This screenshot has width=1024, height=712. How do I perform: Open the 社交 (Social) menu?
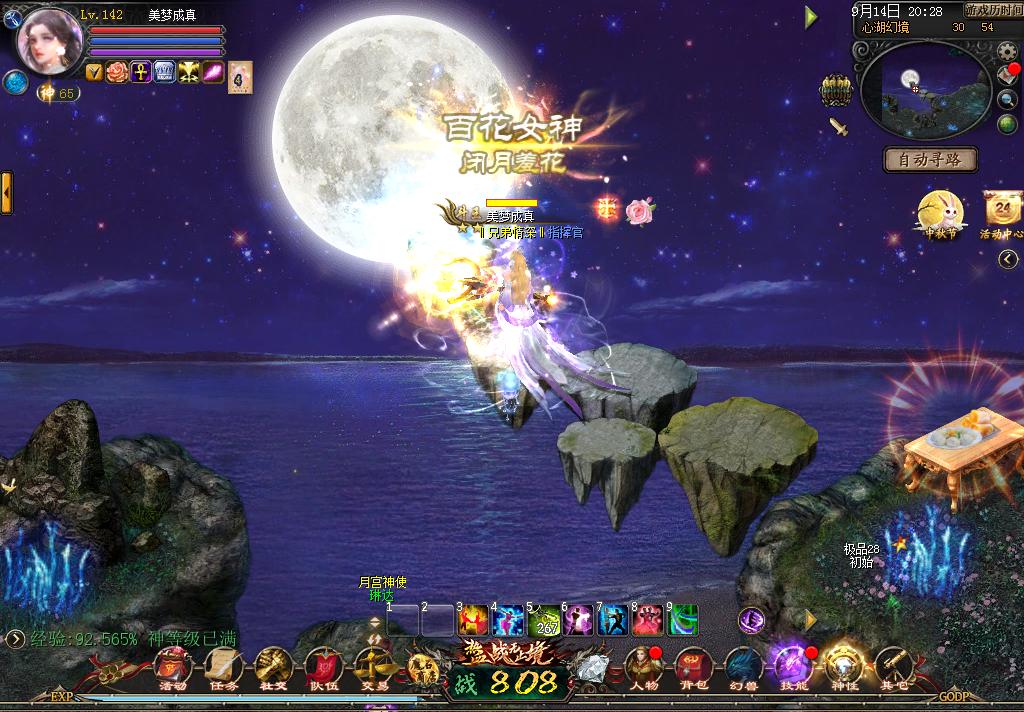[x=273, y=664]
